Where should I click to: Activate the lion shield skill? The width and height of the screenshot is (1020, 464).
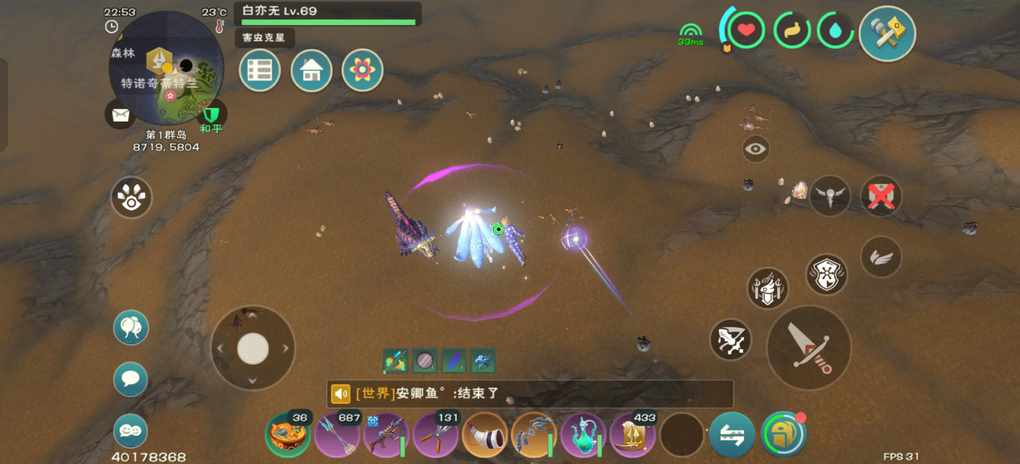pos(827,273)
